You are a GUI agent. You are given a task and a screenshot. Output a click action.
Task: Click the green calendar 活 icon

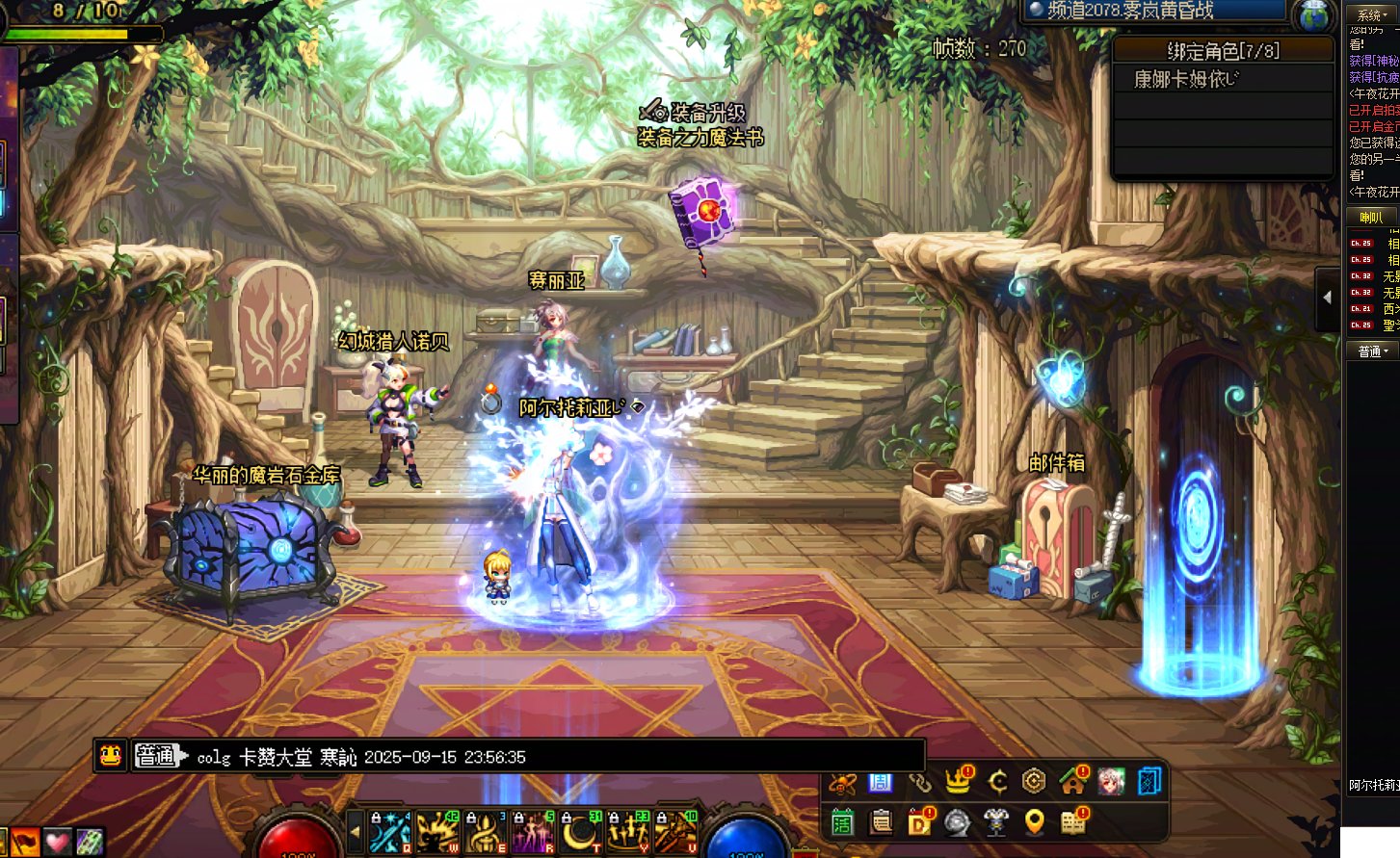coord(843,822)
